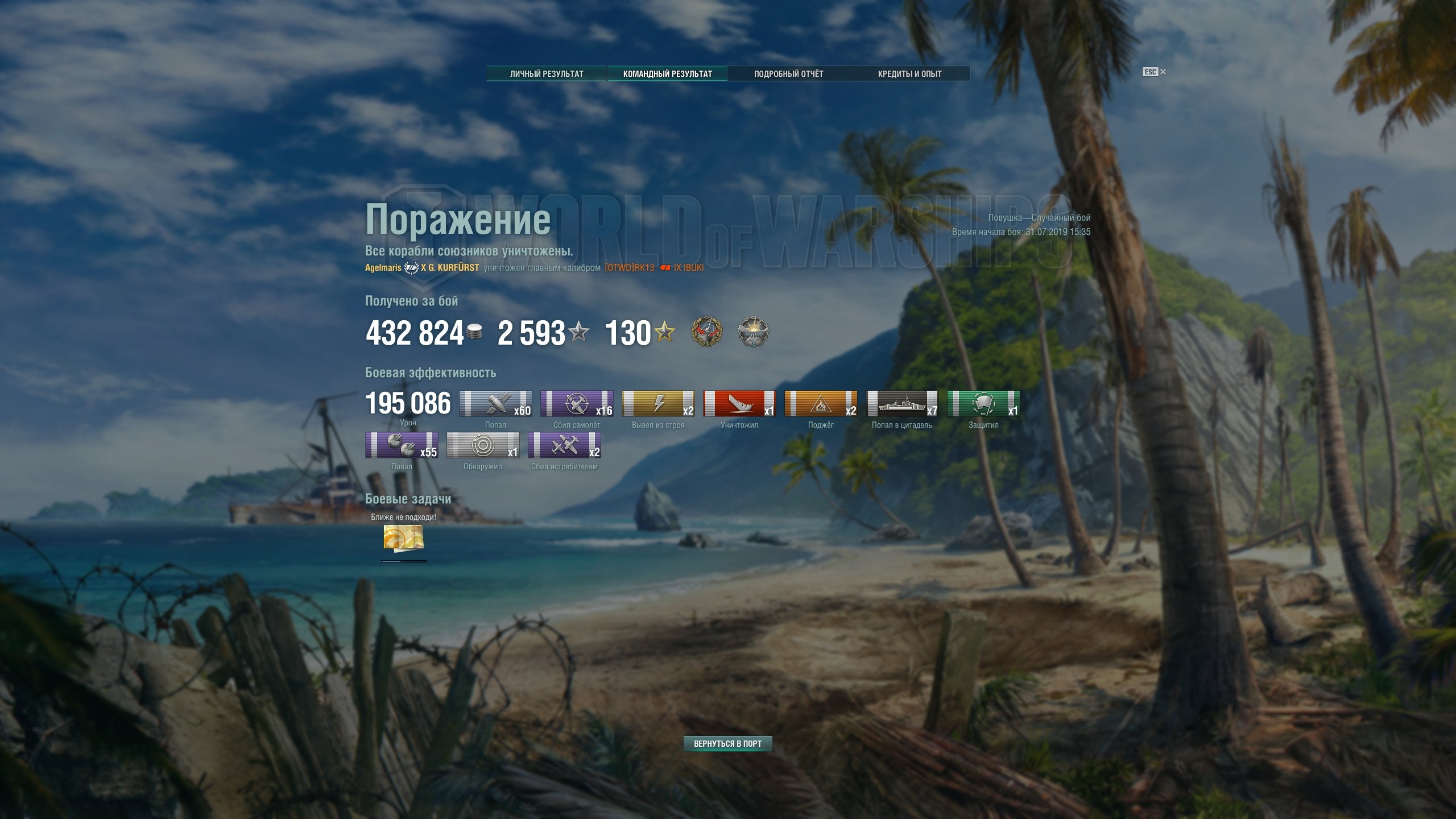Close the results screen with ESC button
1456x819 pixels.
1154,72
